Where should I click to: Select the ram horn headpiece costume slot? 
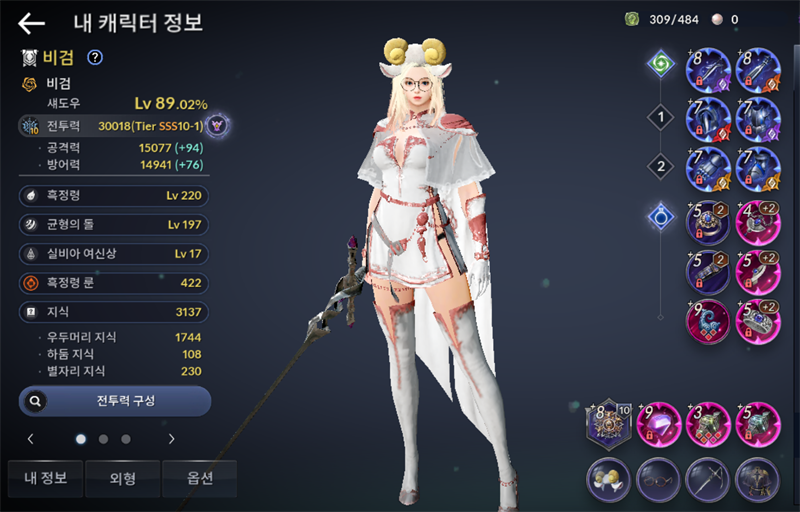610,478
